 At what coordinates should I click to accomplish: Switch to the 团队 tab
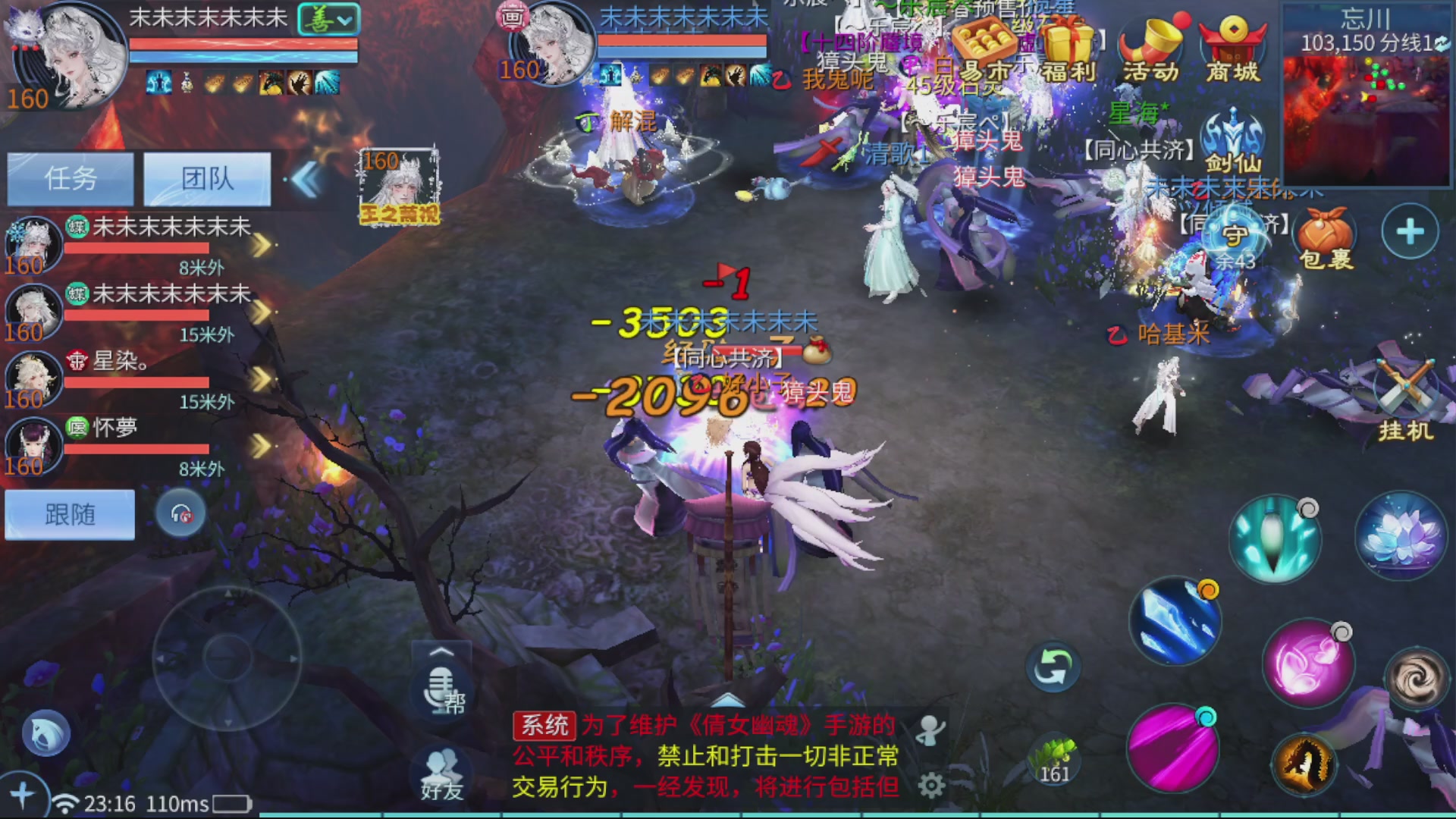[208, 178]
